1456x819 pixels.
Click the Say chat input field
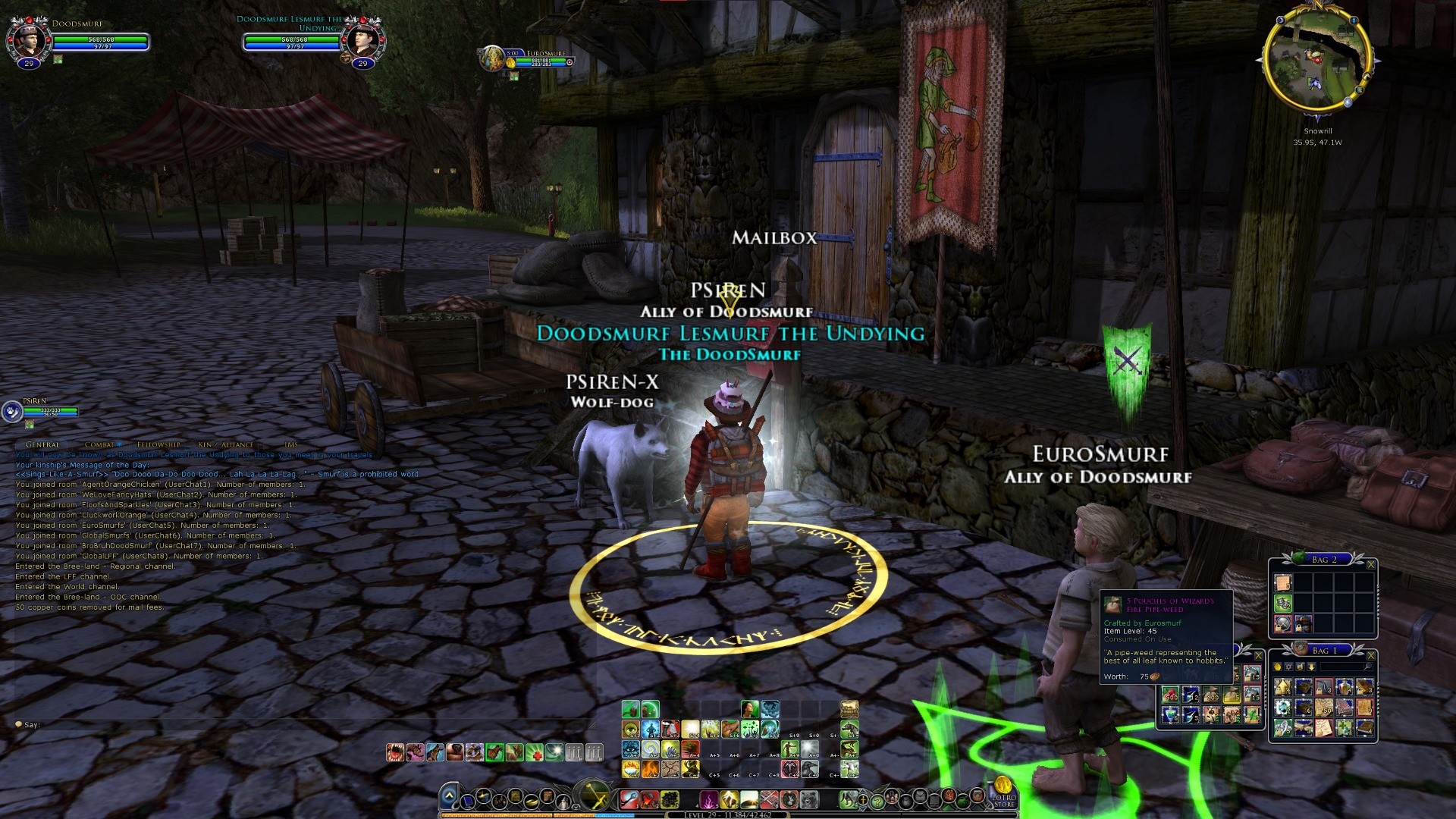tap(303, 725)
